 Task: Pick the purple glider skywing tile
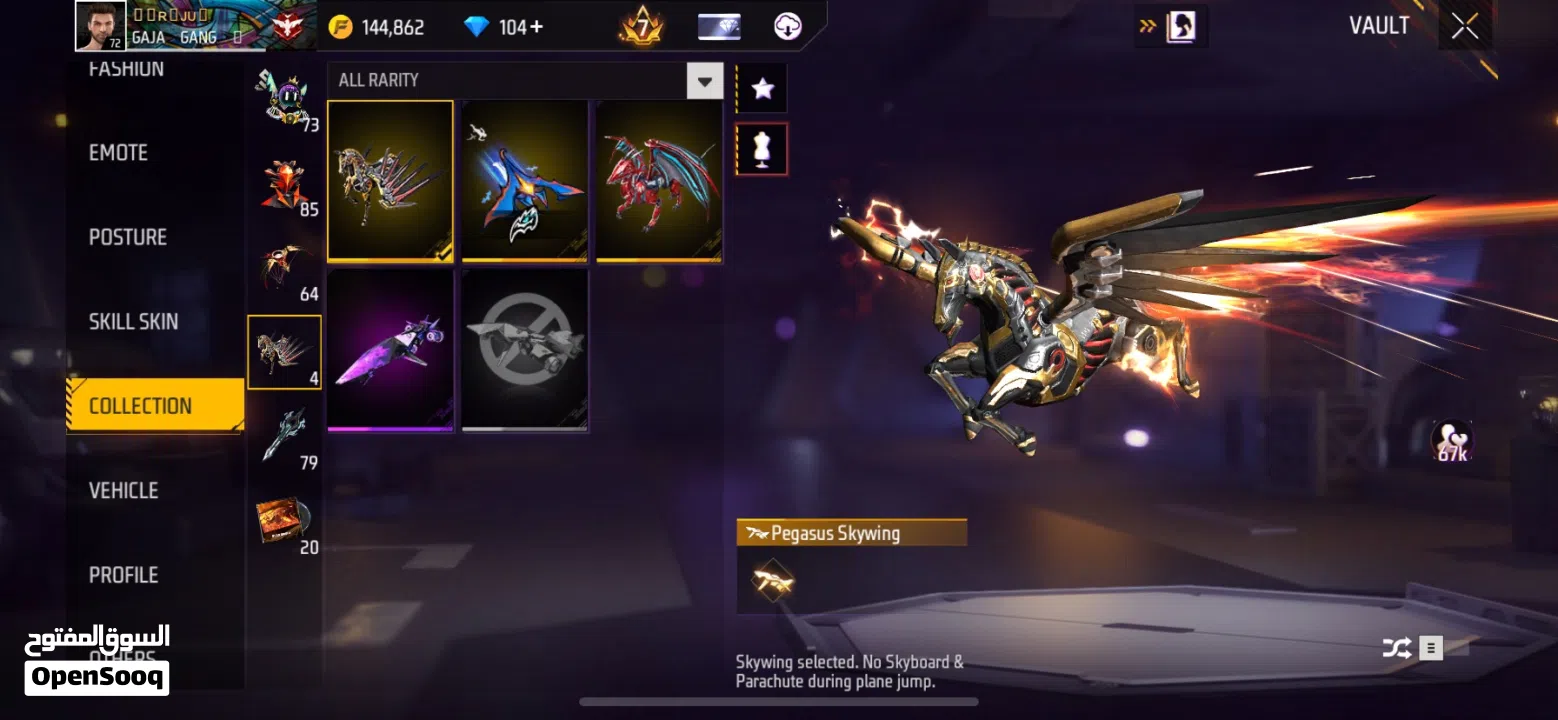(390, 350)
